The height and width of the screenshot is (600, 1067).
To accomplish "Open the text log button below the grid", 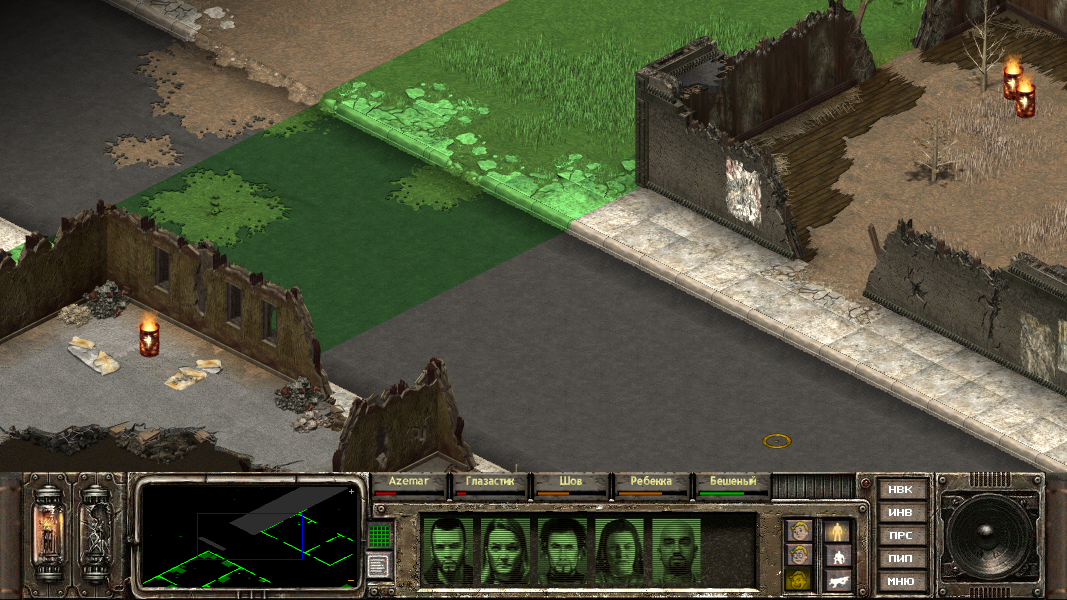I will point(379,566).
